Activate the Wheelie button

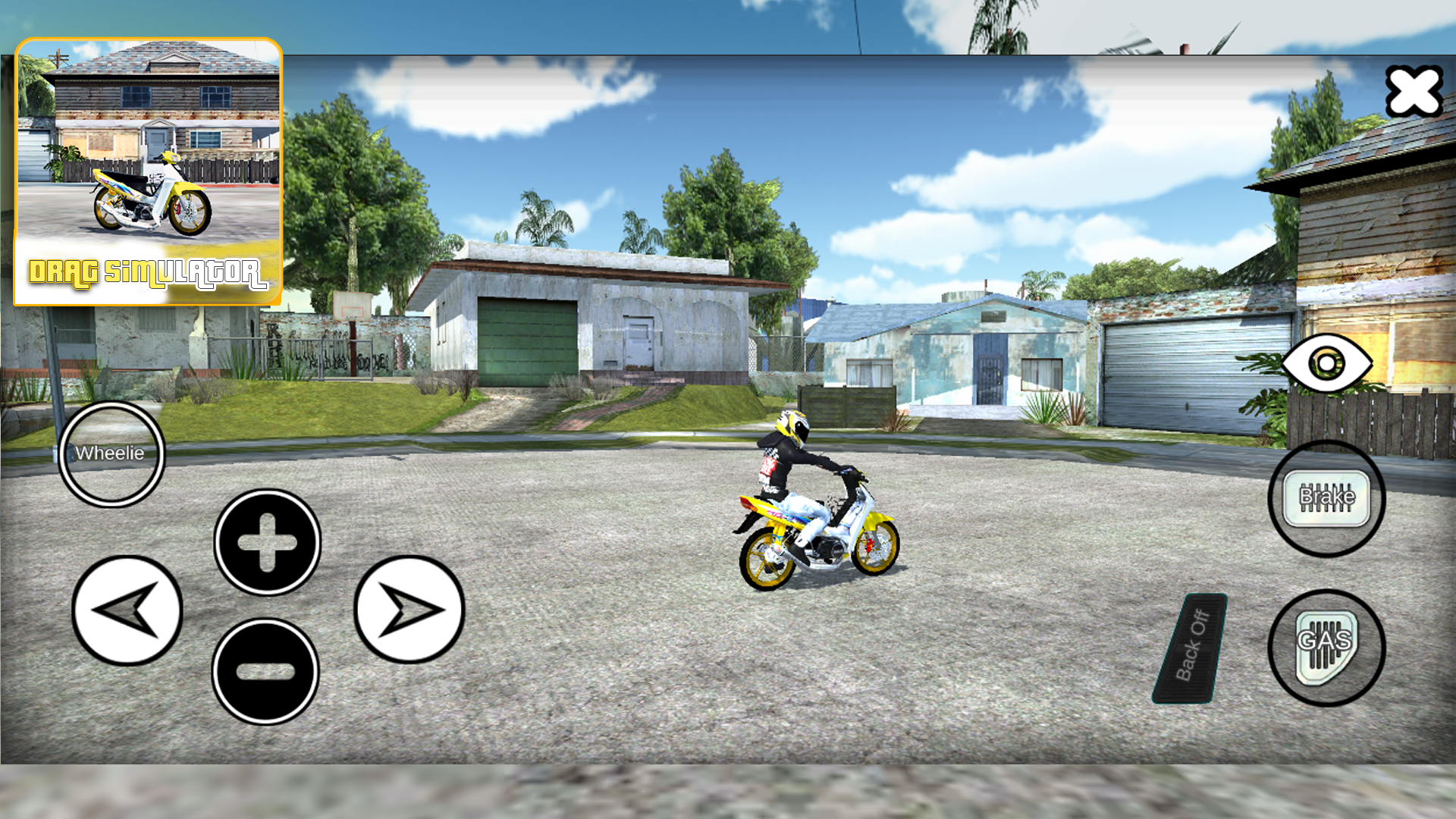click(110, 453)
